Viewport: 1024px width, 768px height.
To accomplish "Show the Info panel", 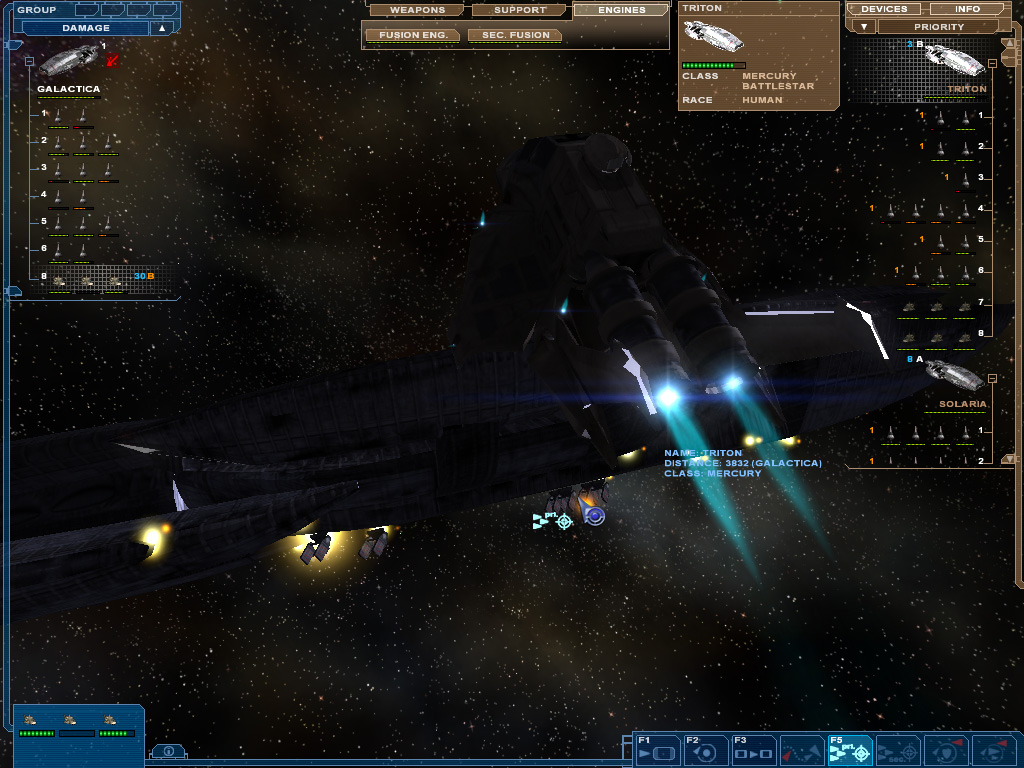I will click(967, 9).
